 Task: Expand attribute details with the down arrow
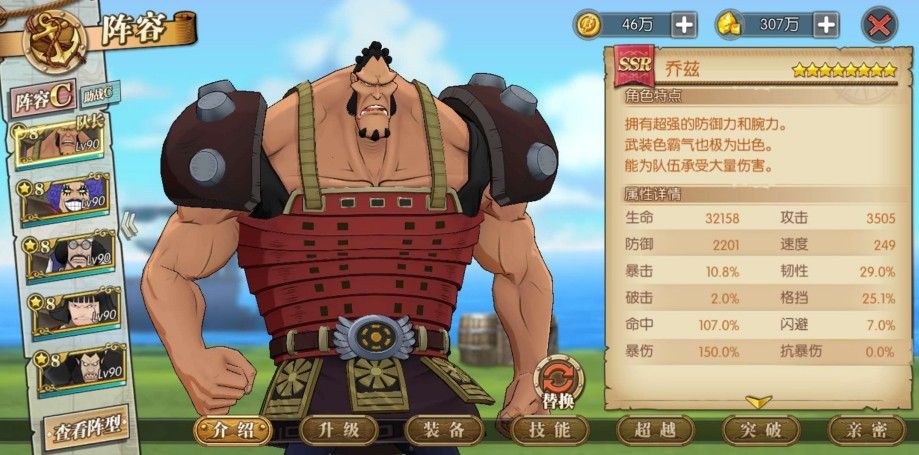pos(758,401)
